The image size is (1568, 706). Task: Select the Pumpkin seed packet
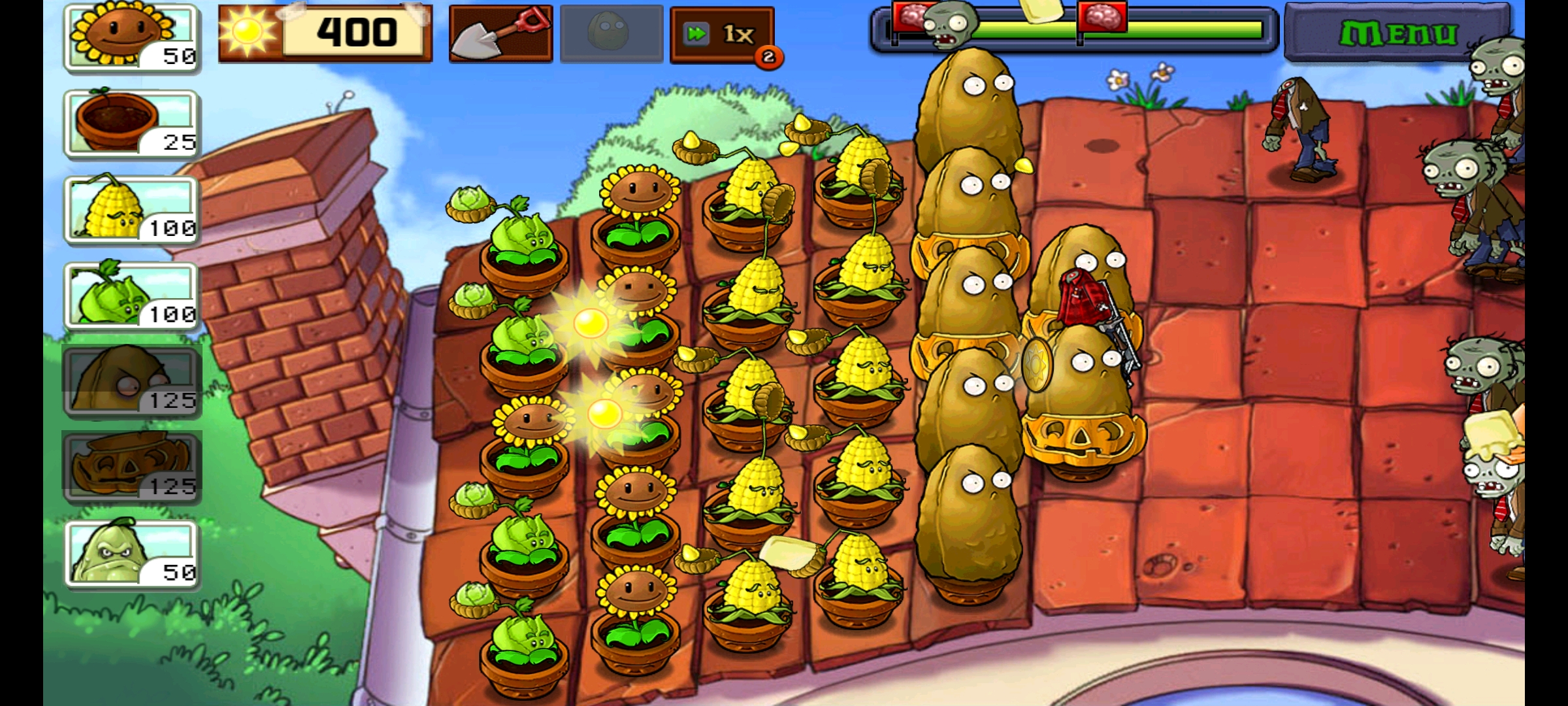click(x=132, y=467)
